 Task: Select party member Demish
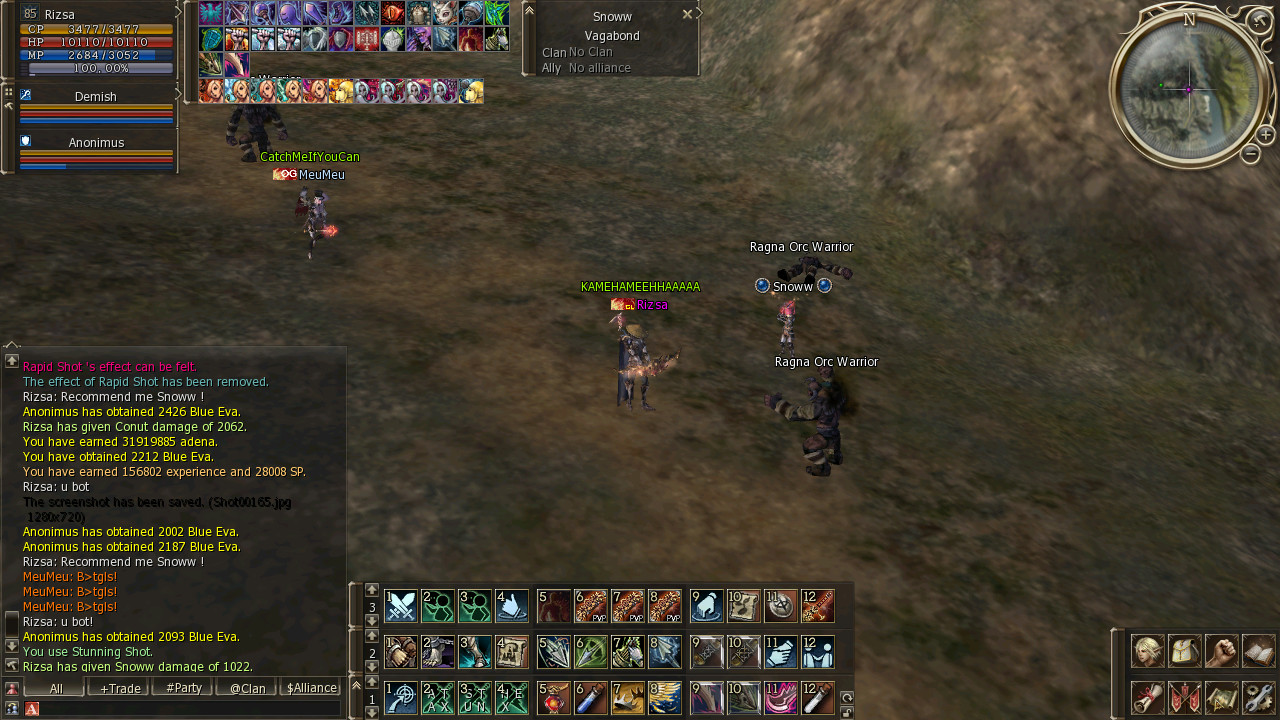(96, 97)
